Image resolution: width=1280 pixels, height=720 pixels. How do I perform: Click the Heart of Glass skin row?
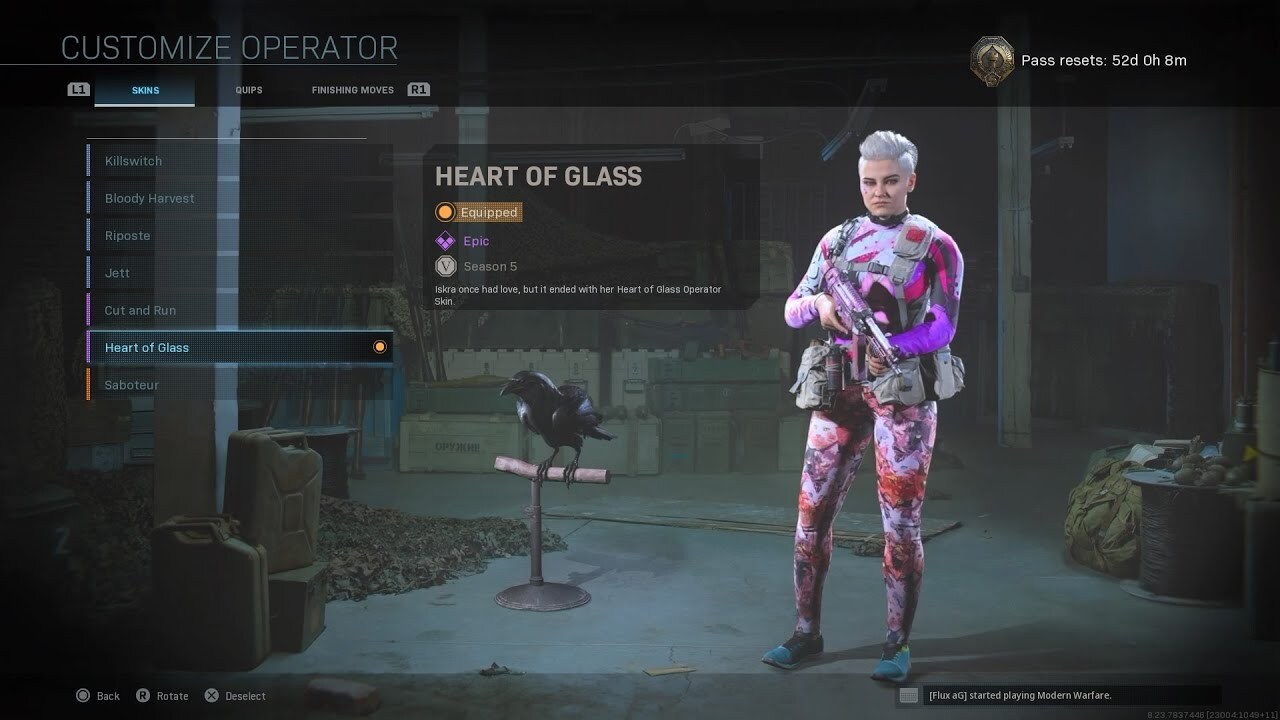pyautogui.click(x=238, y=347)
